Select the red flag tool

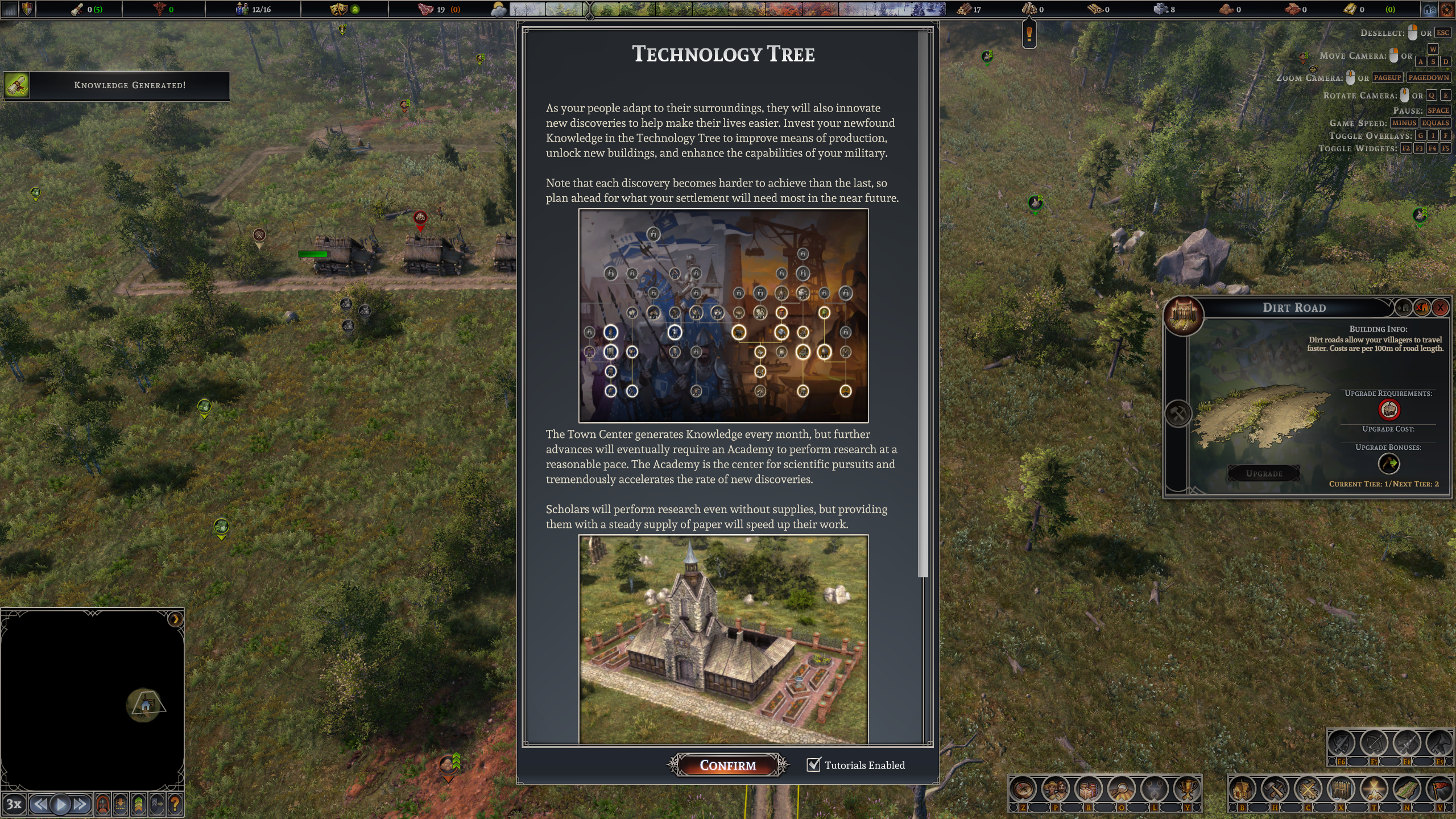tap(1440, 789)
